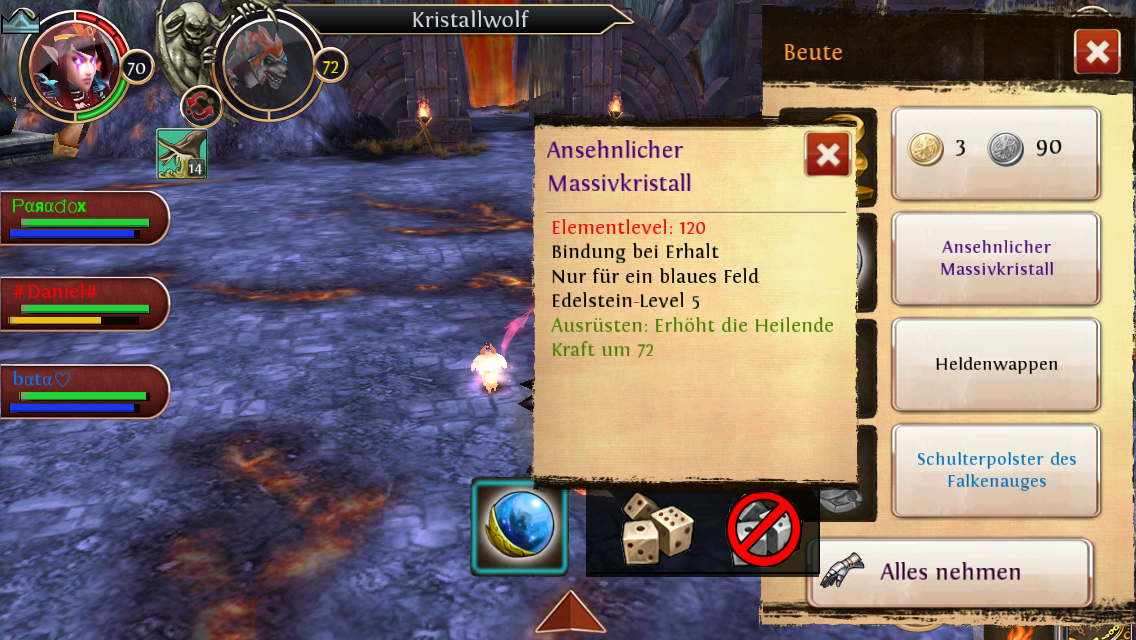Viewport: 1136px width, 640px height.
Task: Choose Schulterpolster des Falkenauges loot
Action: point(995,470)
